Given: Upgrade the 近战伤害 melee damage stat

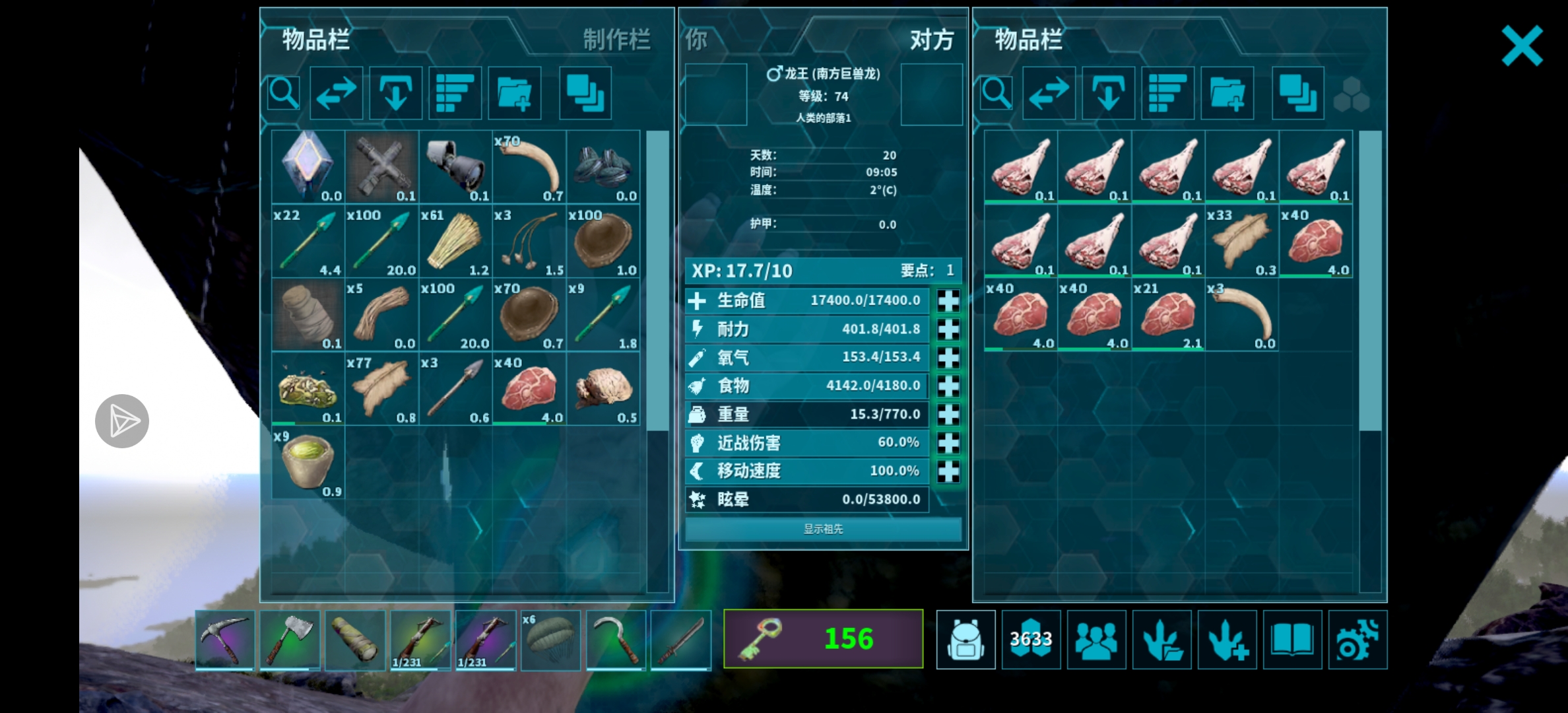Looking at the screenshot, I should tap(948, 443).
